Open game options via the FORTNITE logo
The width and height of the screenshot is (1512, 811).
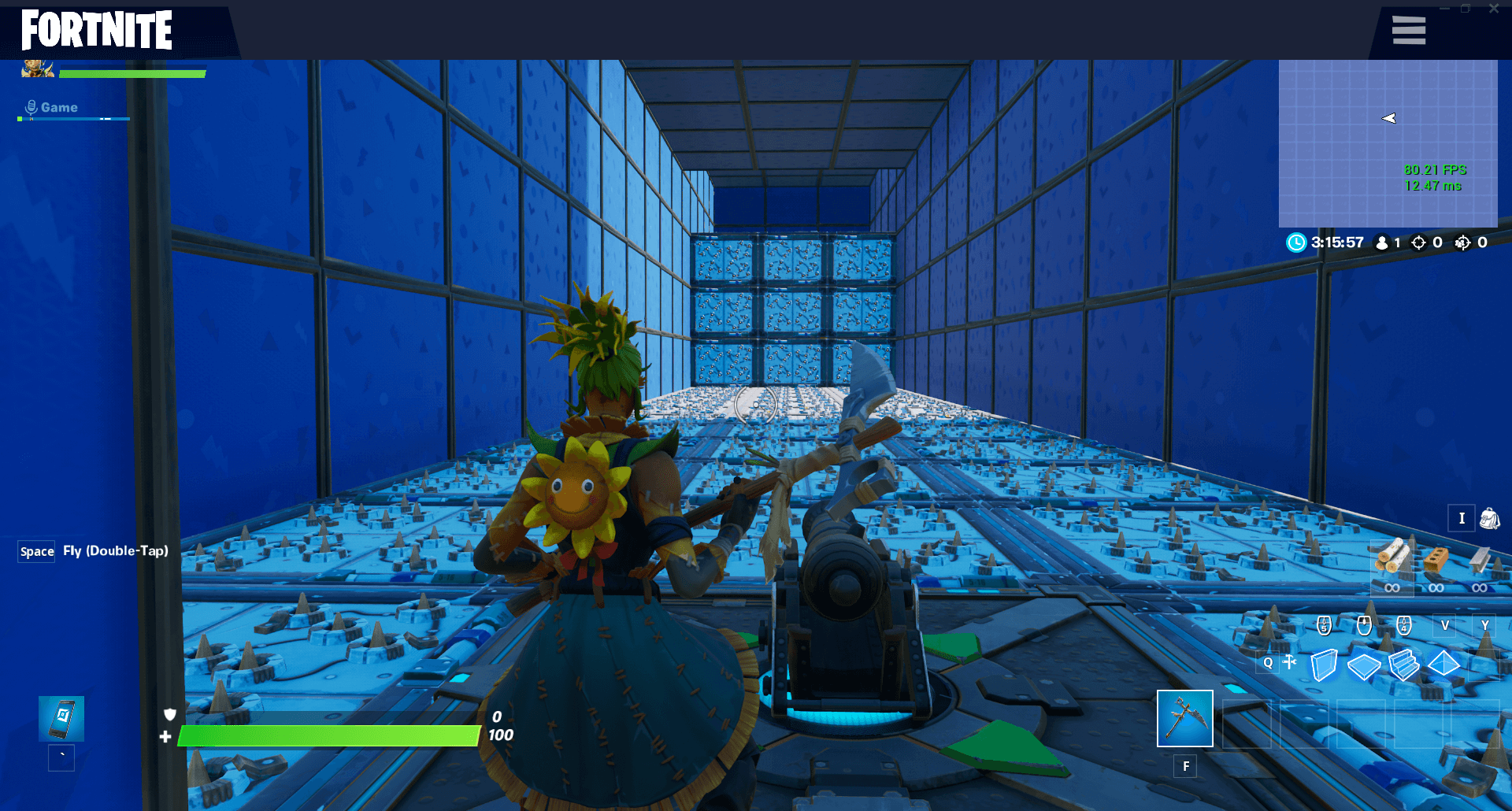point(94,31)
